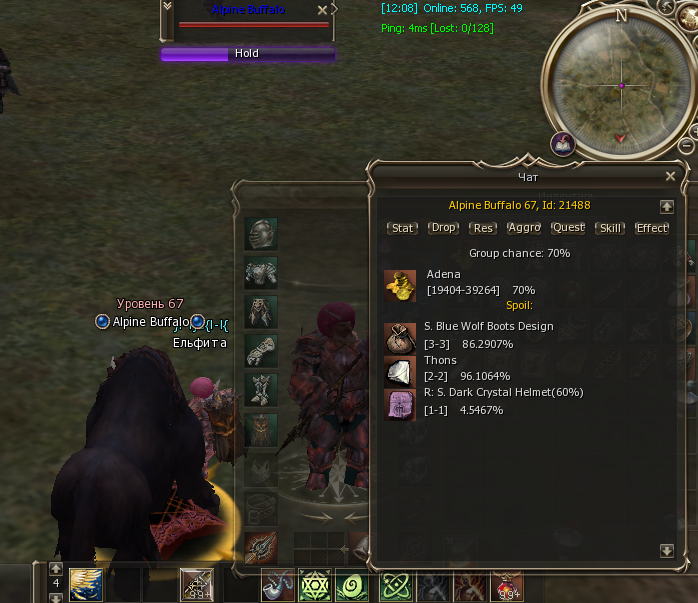
Task: Close the Alpine Buffalo info dialog
Action: (670, 176)
